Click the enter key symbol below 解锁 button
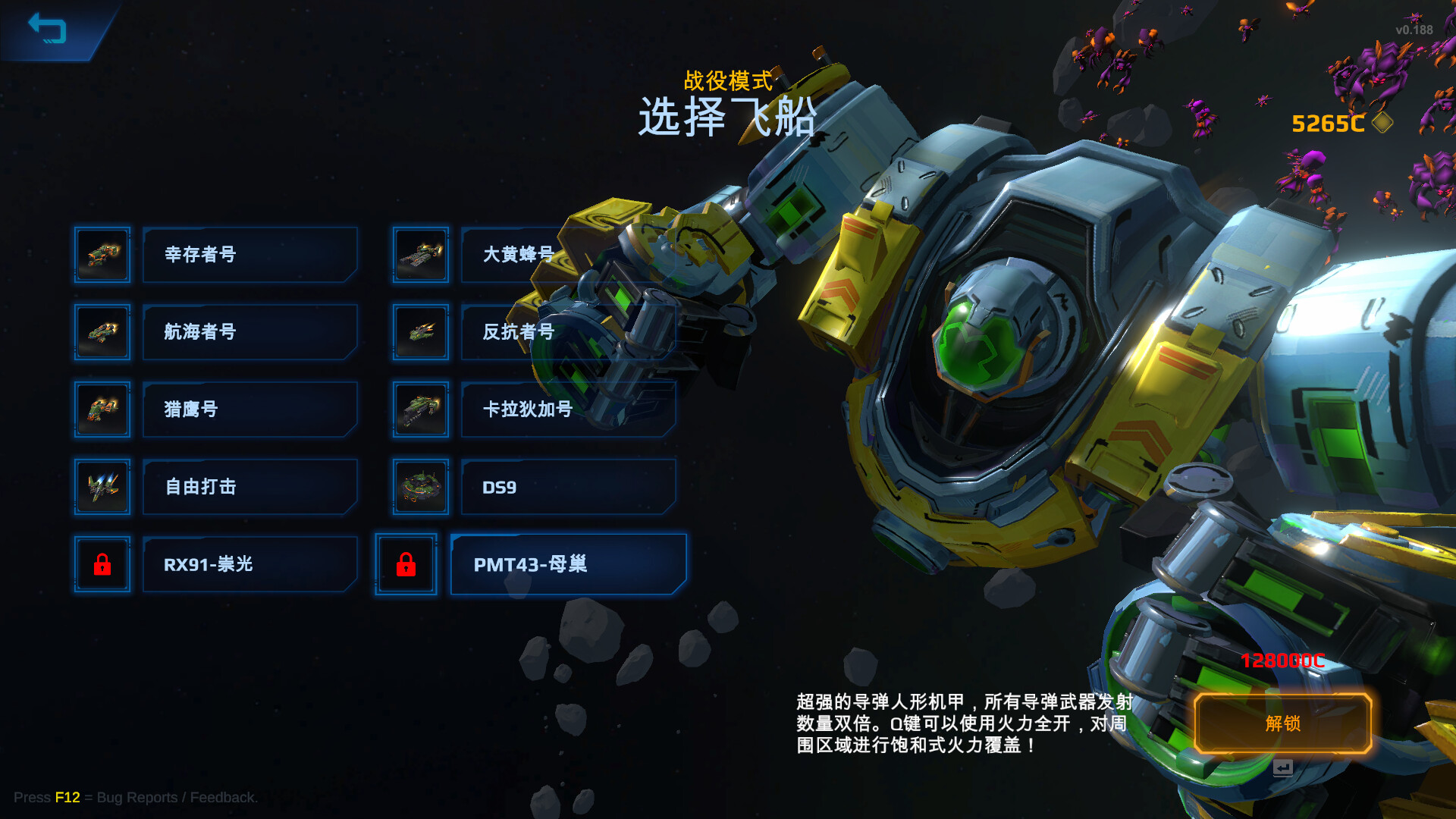Image resolution: width=1456 pixels, height=819 pixels. click(x=1284, y=768)
